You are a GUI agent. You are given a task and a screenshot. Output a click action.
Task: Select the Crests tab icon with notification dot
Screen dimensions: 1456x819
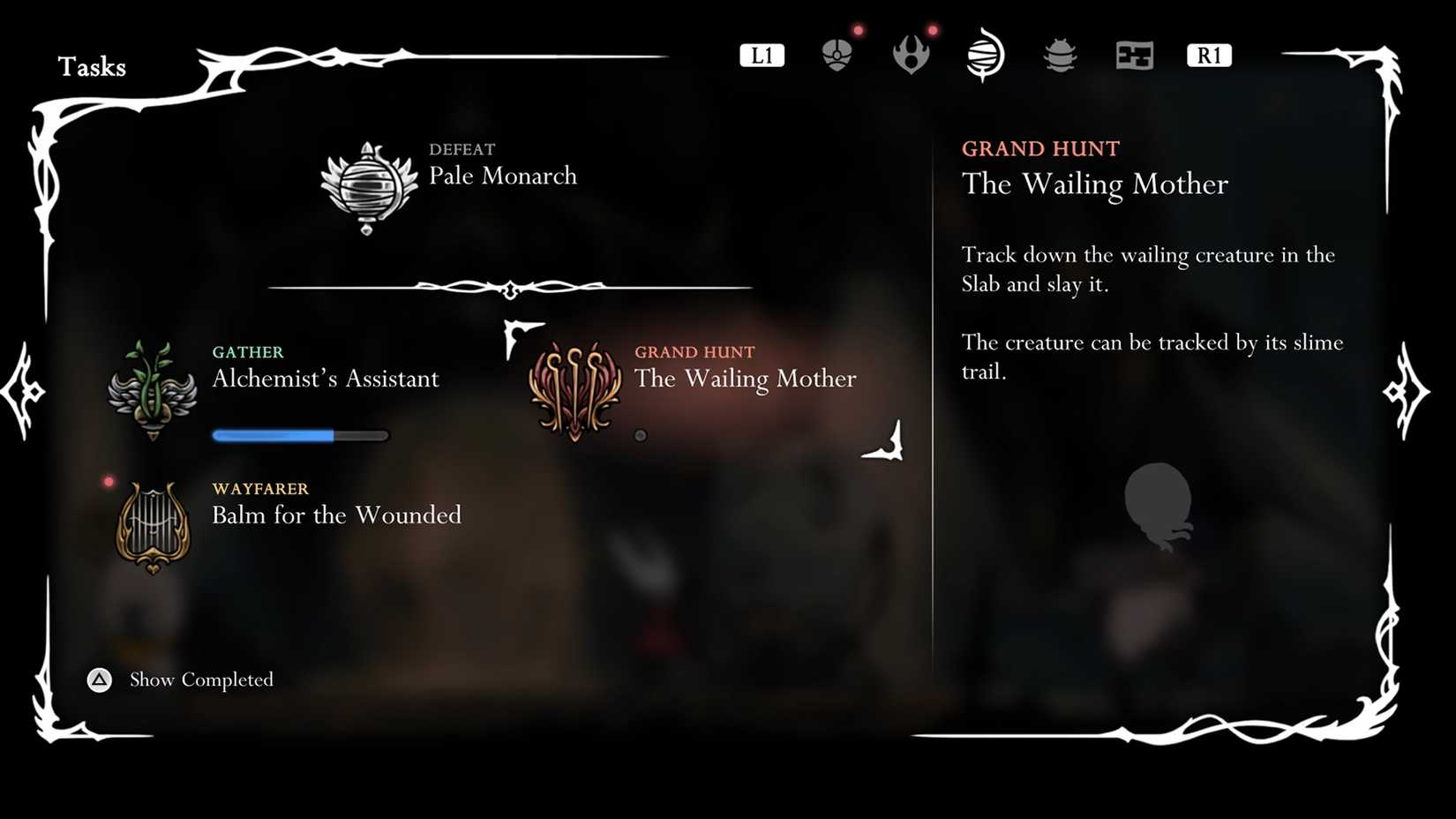(x=911, y=53)
